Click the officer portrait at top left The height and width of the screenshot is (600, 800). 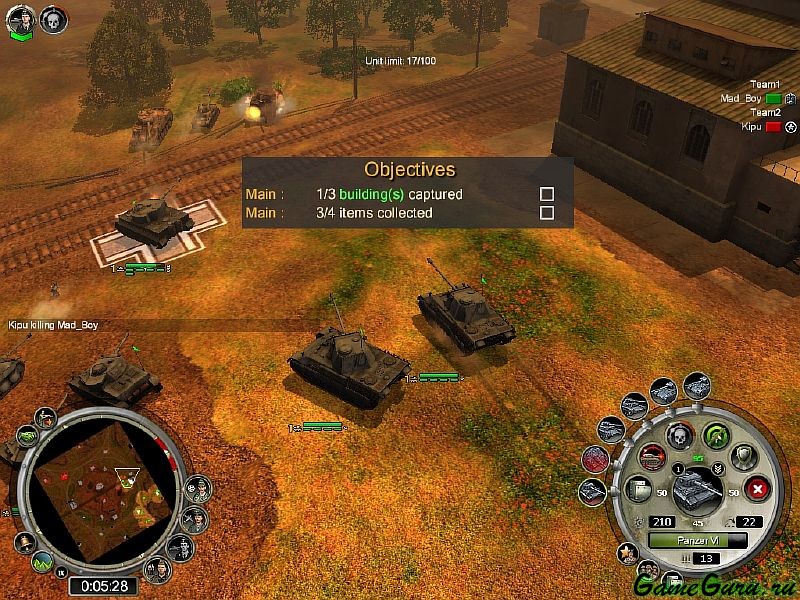[x=20, y=20]
